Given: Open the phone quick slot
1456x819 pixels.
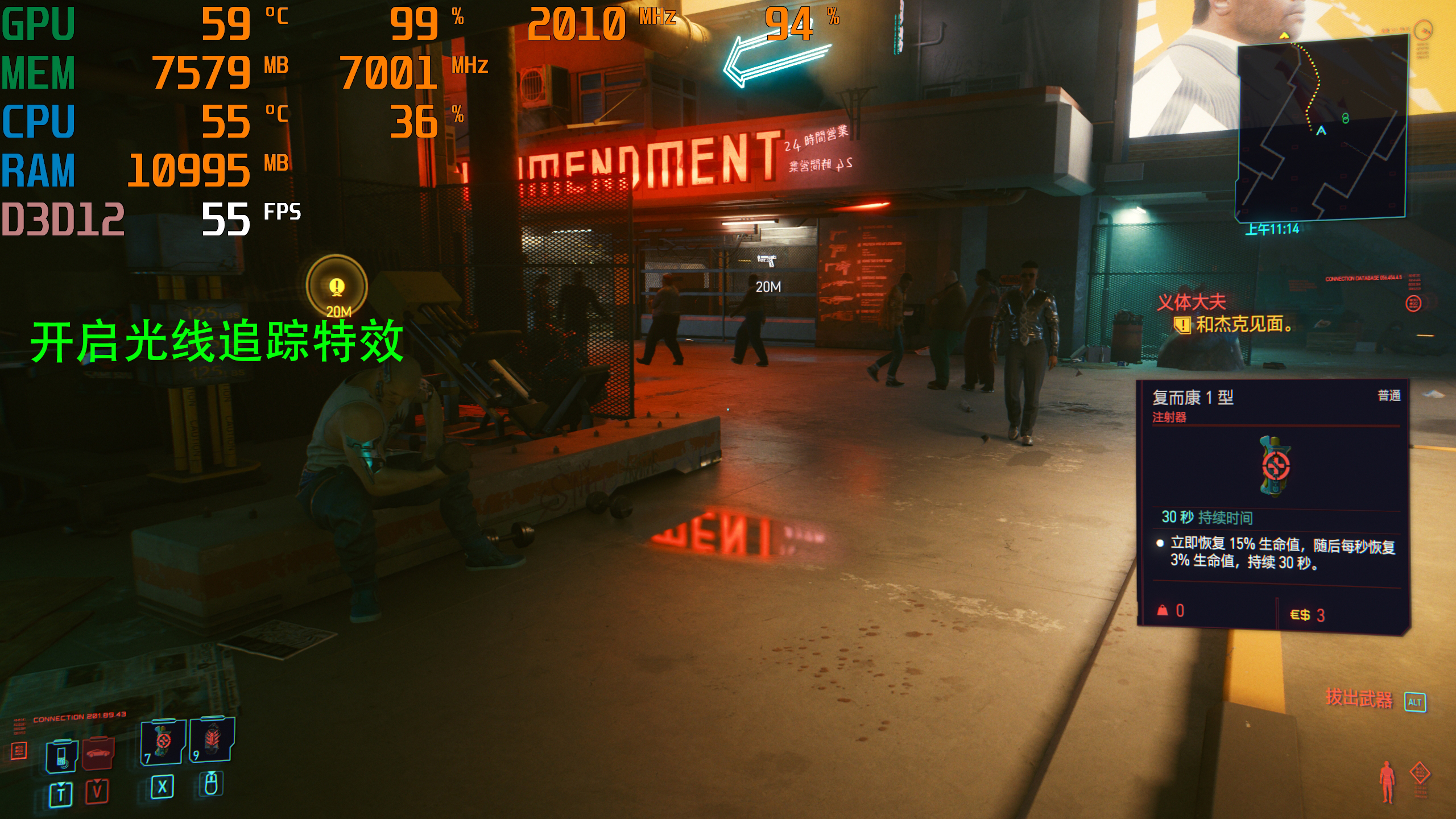Looking at the screenshot, I should pos(61,756).
